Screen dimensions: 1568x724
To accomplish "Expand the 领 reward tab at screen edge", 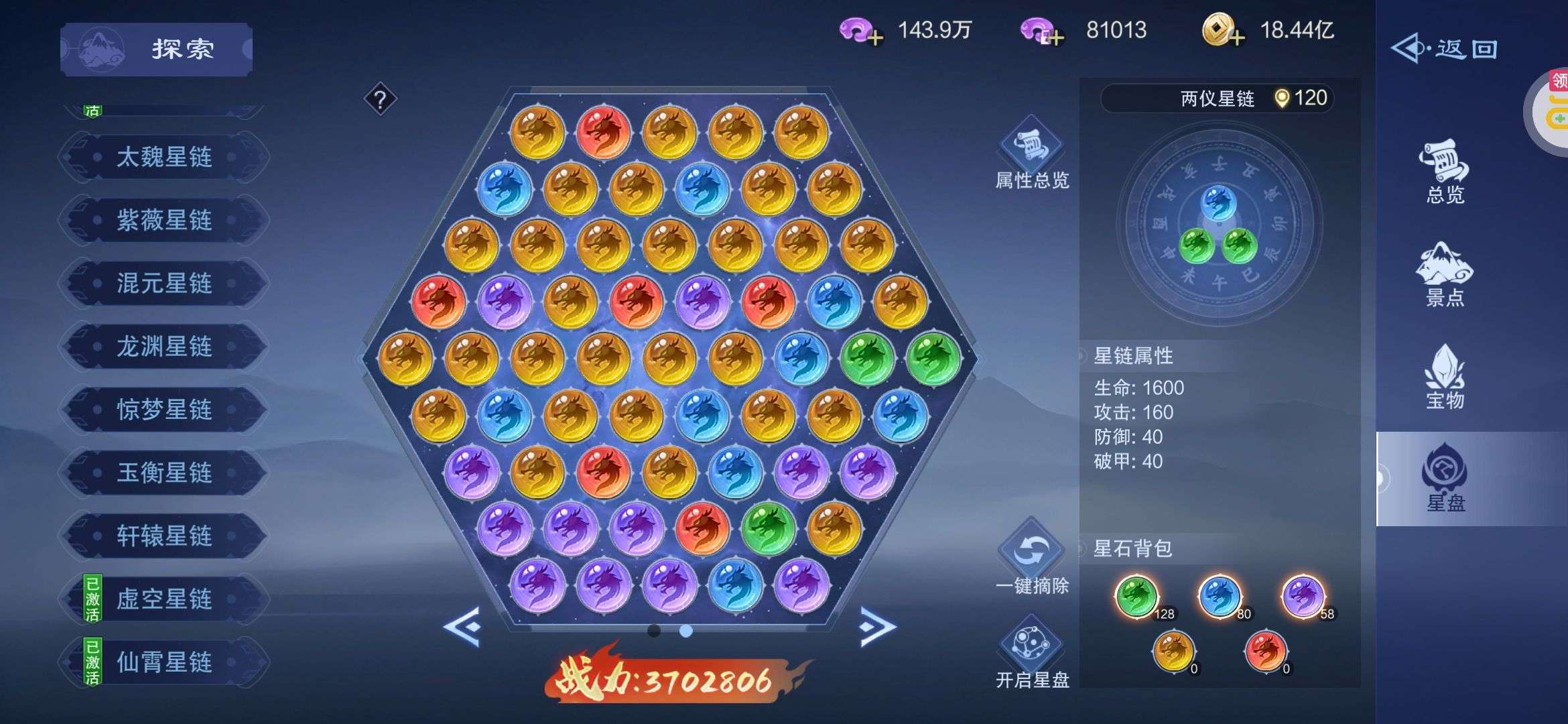I will [x=1556, y=94].
